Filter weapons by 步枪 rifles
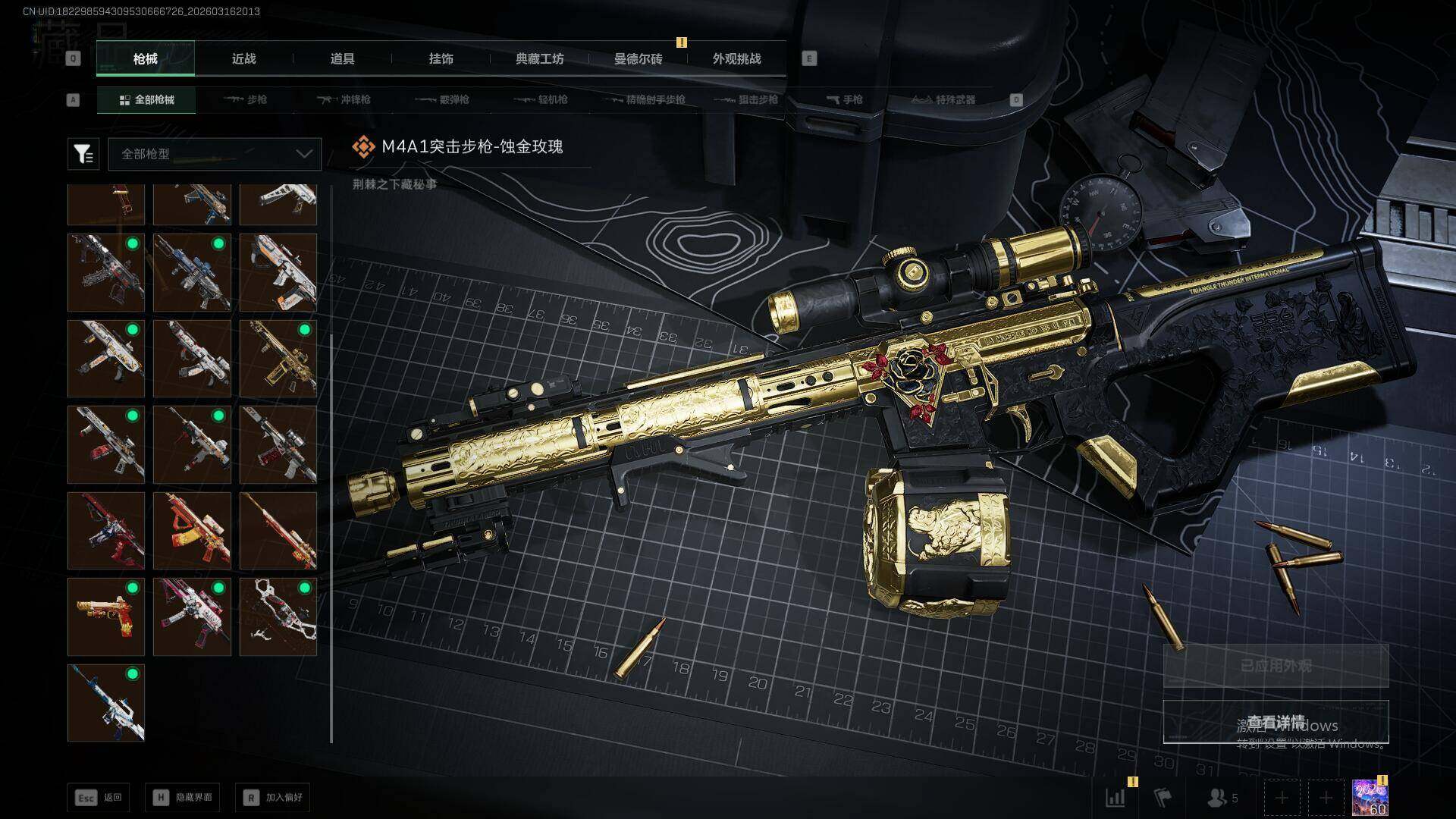Image resolution: width=1456 pixels, height=819 pixels. 246,99
